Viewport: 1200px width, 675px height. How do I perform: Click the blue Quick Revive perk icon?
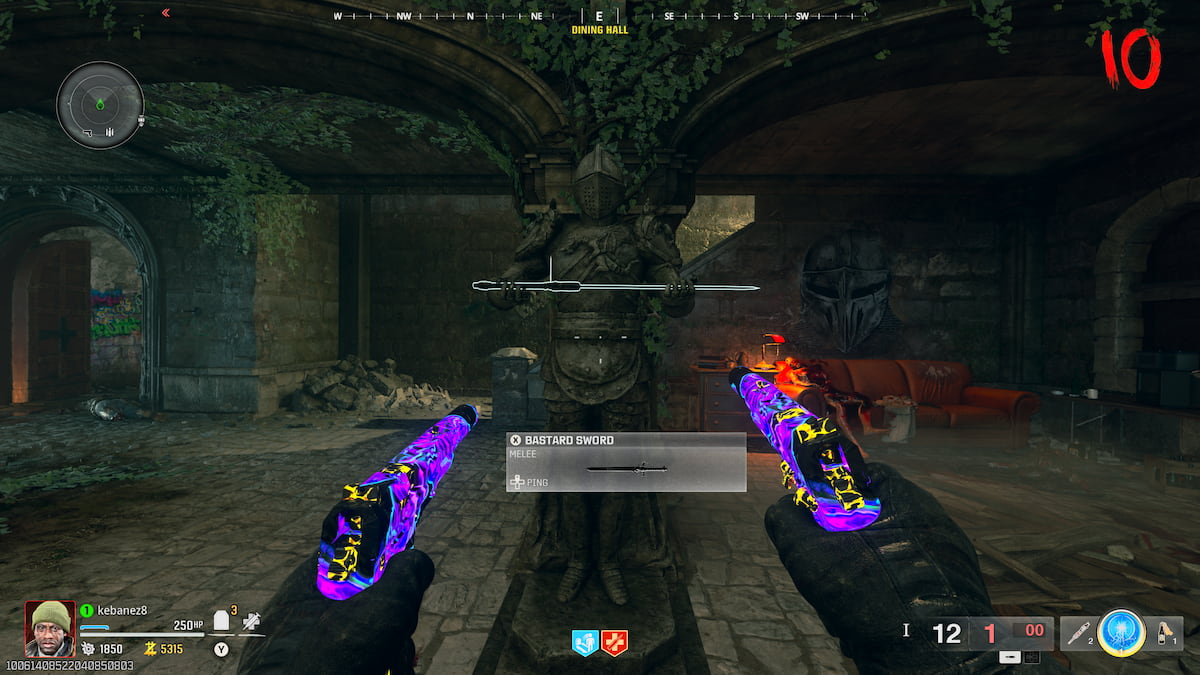[x=585, y=643]
